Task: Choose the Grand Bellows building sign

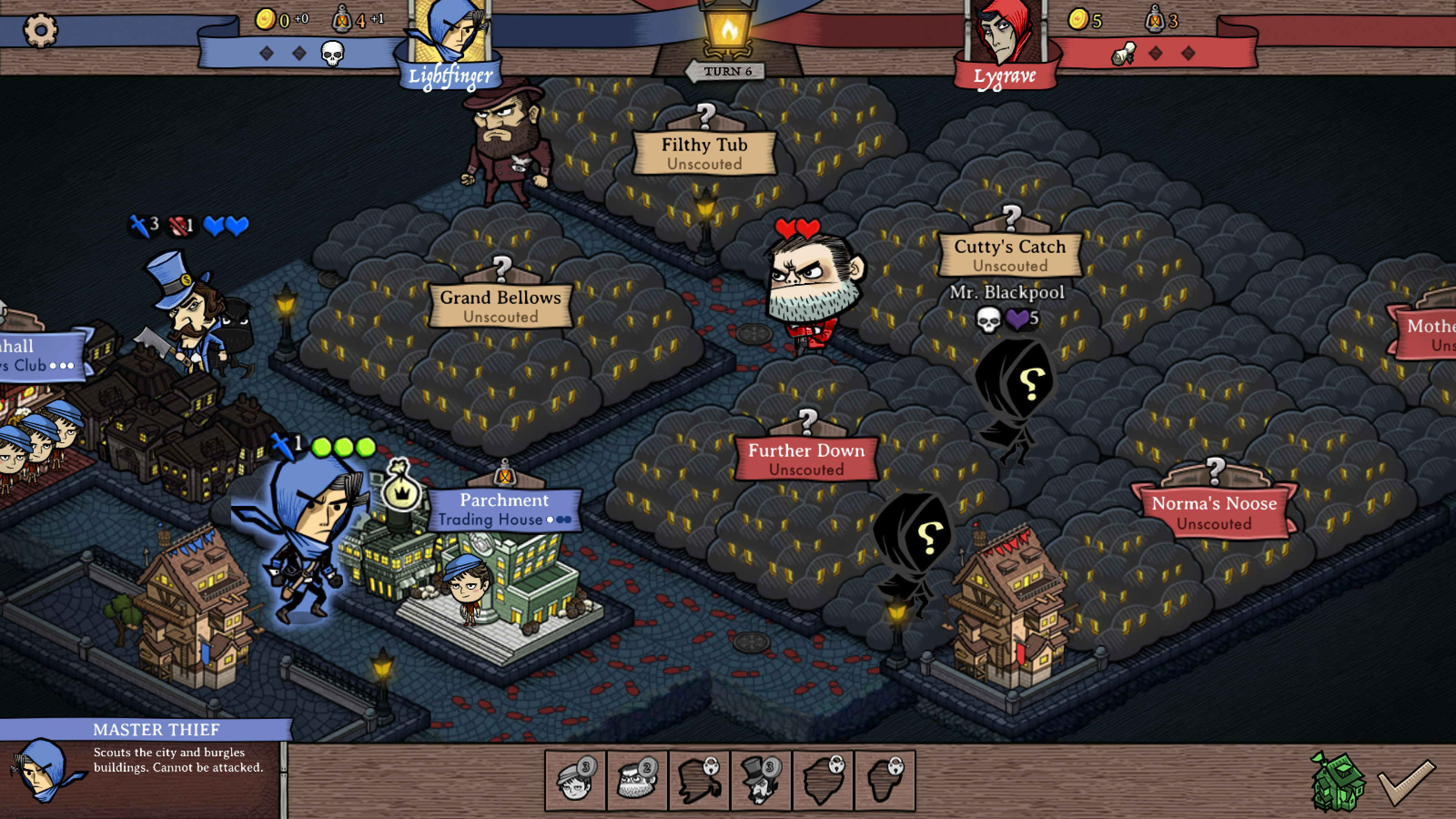Action: coord(501,306)
